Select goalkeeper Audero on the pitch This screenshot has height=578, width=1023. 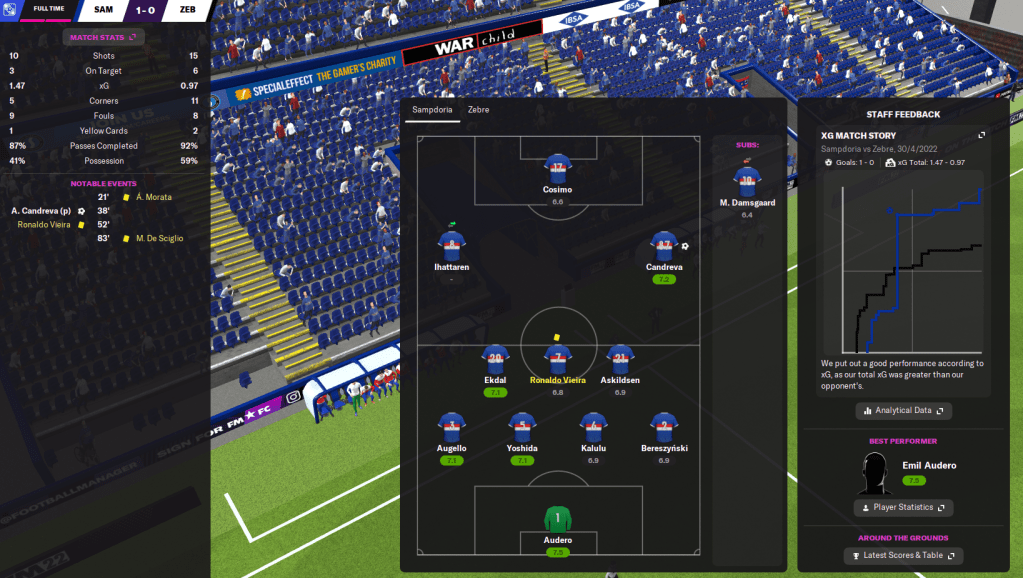557,520
